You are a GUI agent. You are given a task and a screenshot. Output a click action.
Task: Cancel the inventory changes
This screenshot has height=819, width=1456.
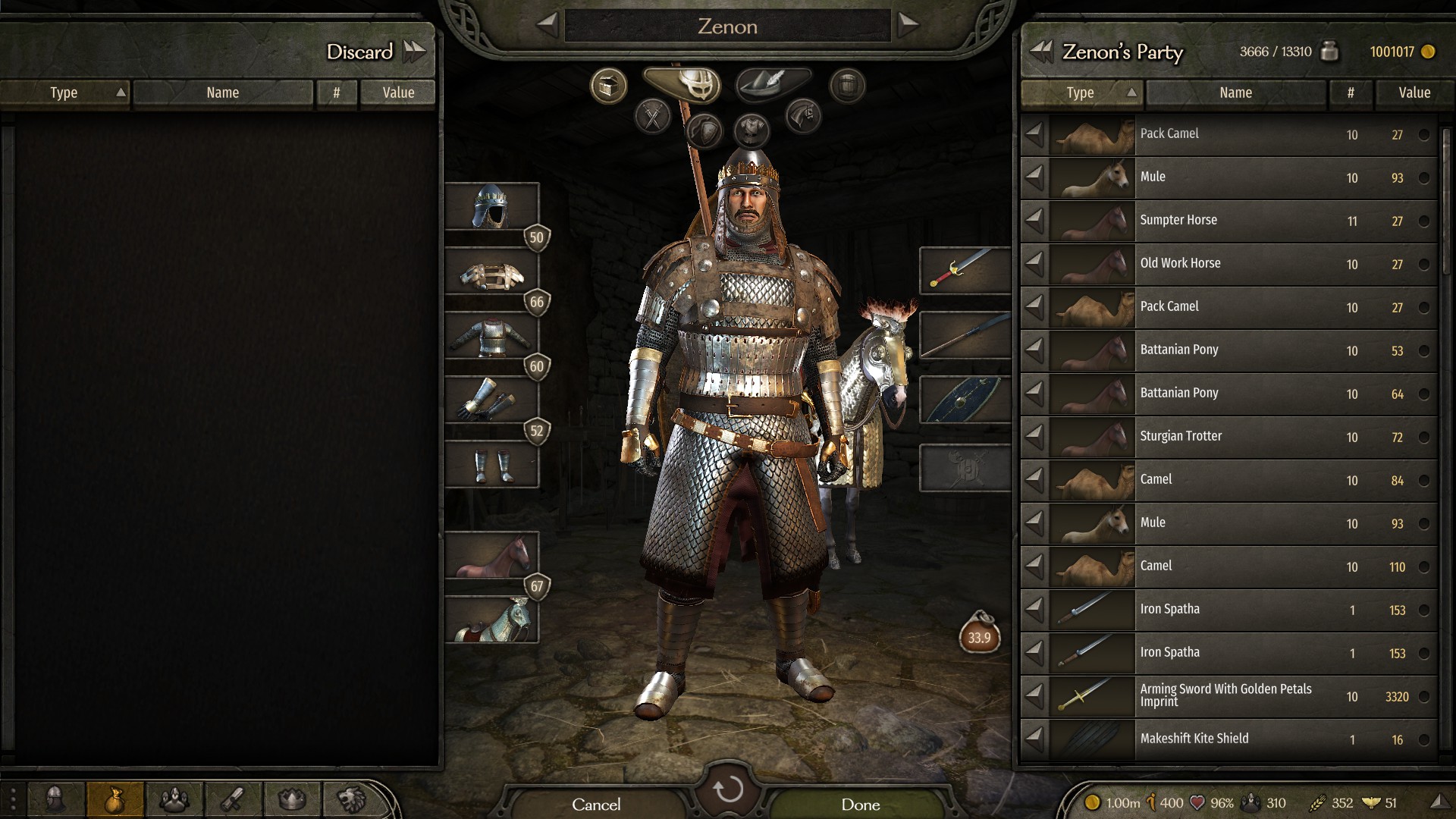tap(596, 804)
